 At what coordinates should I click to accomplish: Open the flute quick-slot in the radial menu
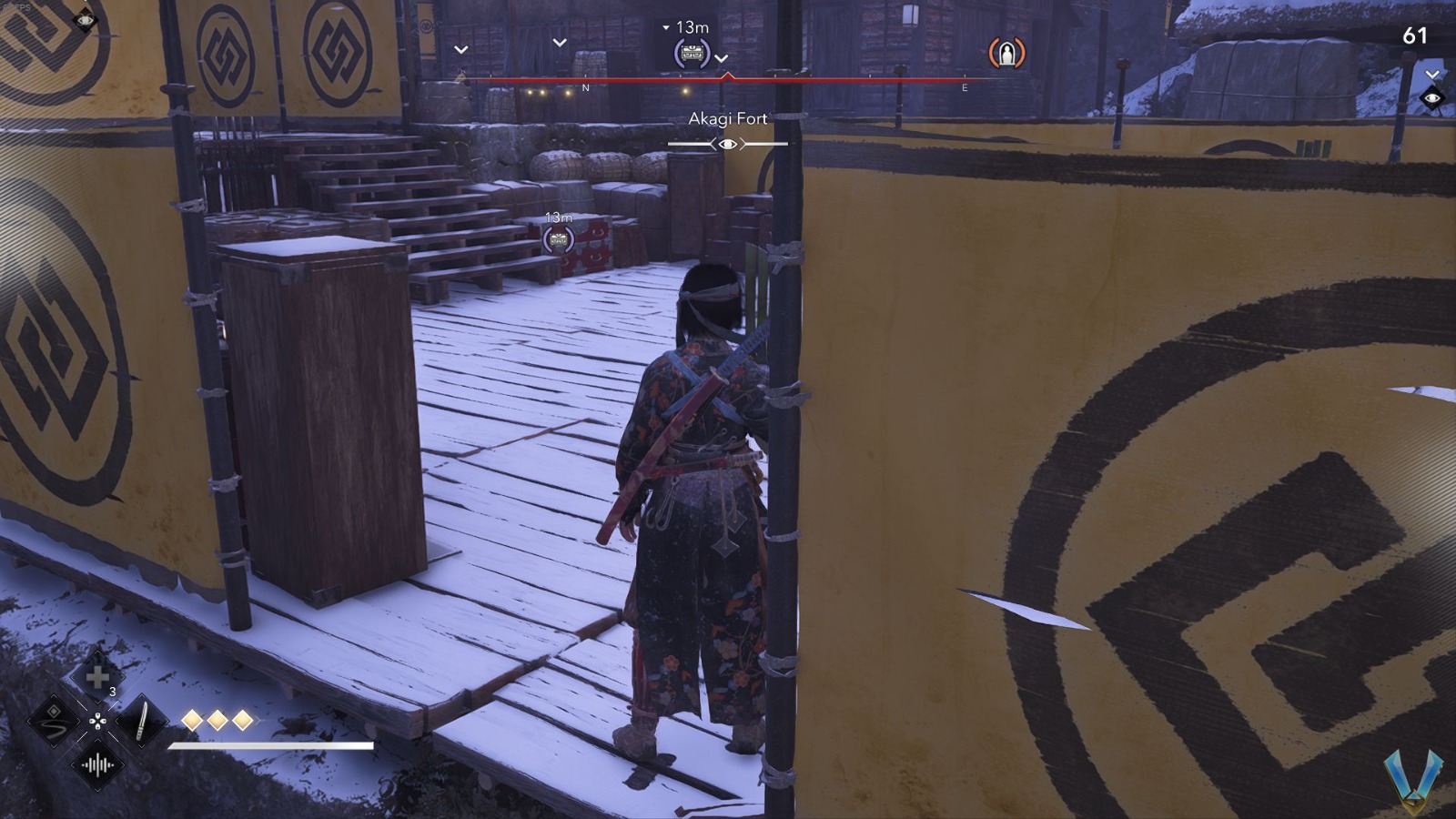point(54,722)
